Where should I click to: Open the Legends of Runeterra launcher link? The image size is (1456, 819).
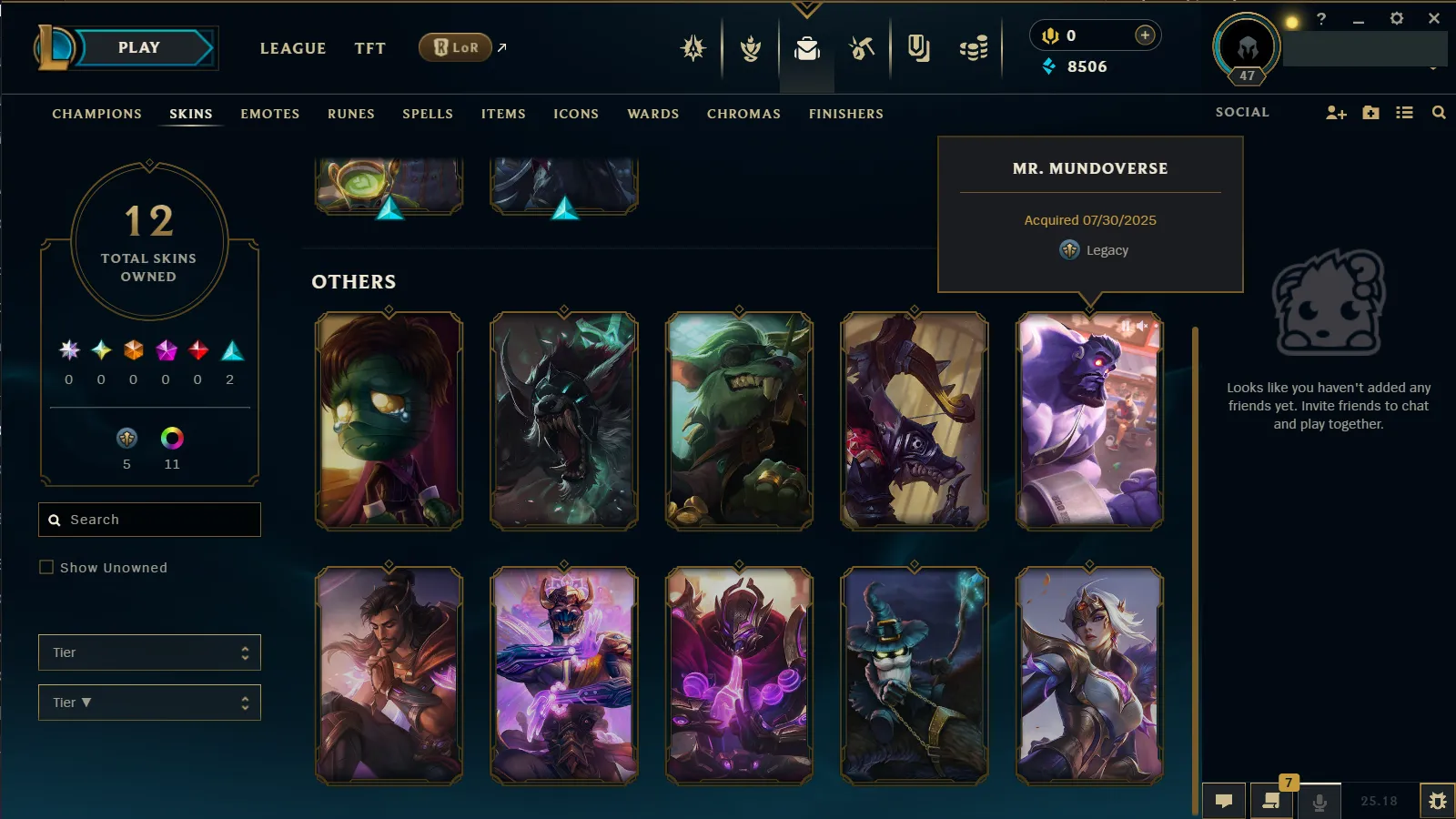tap(456, 48)
